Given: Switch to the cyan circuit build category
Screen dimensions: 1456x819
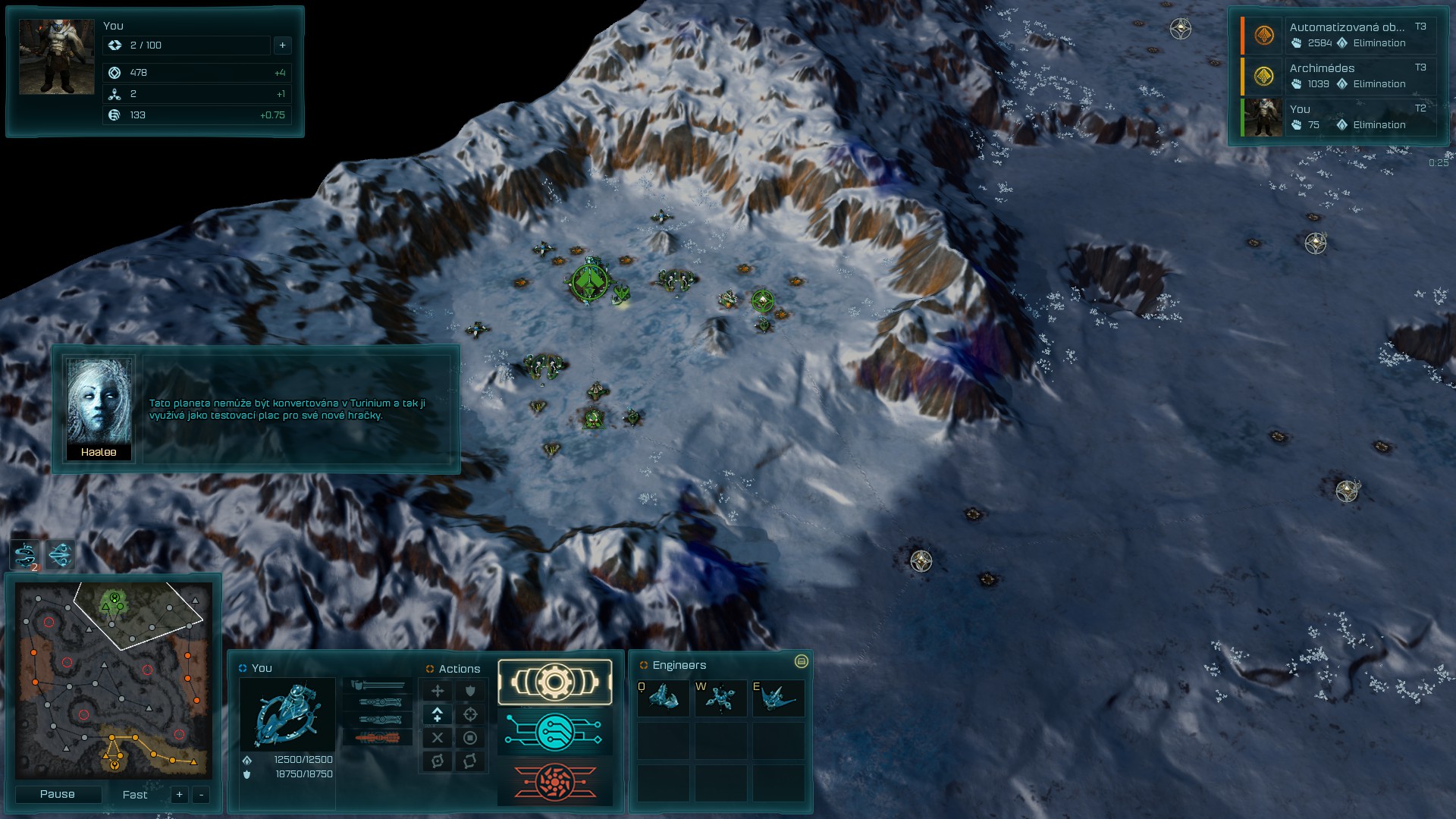Looking at the screenshot, I should click(555, 732).
